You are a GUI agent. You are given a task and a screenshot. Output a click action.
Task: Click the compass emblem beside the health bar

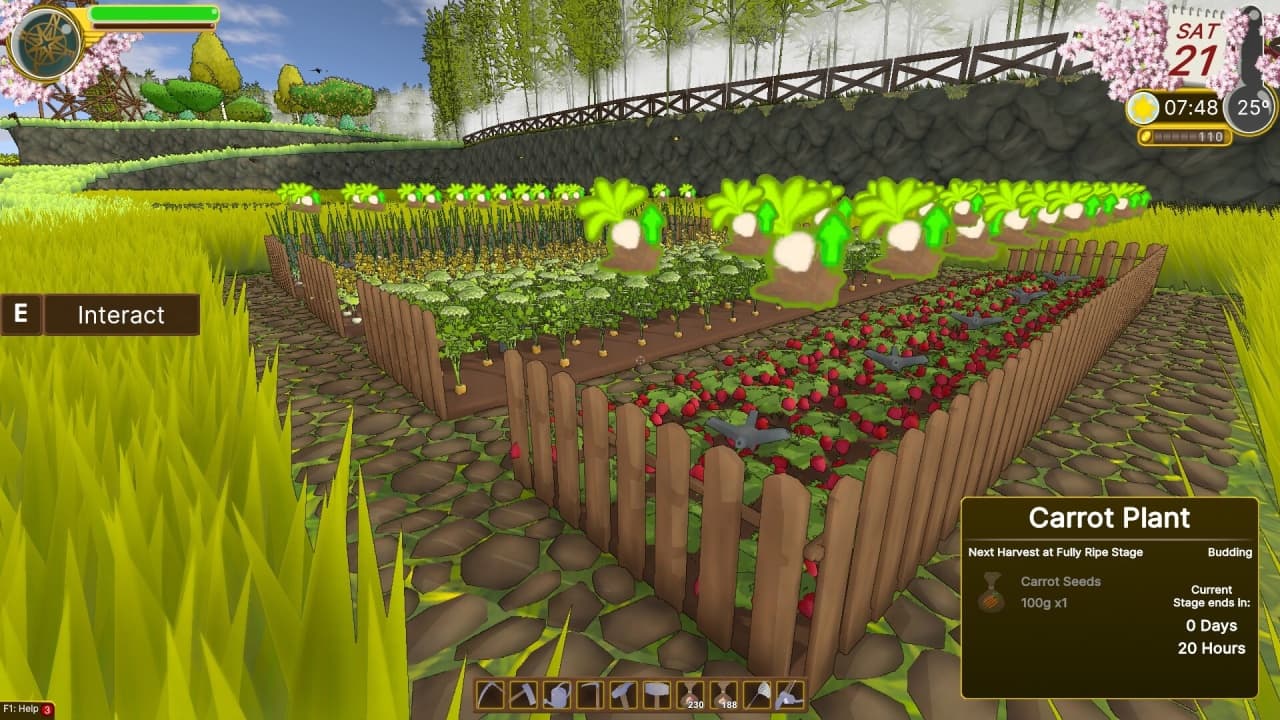[45, 43]
